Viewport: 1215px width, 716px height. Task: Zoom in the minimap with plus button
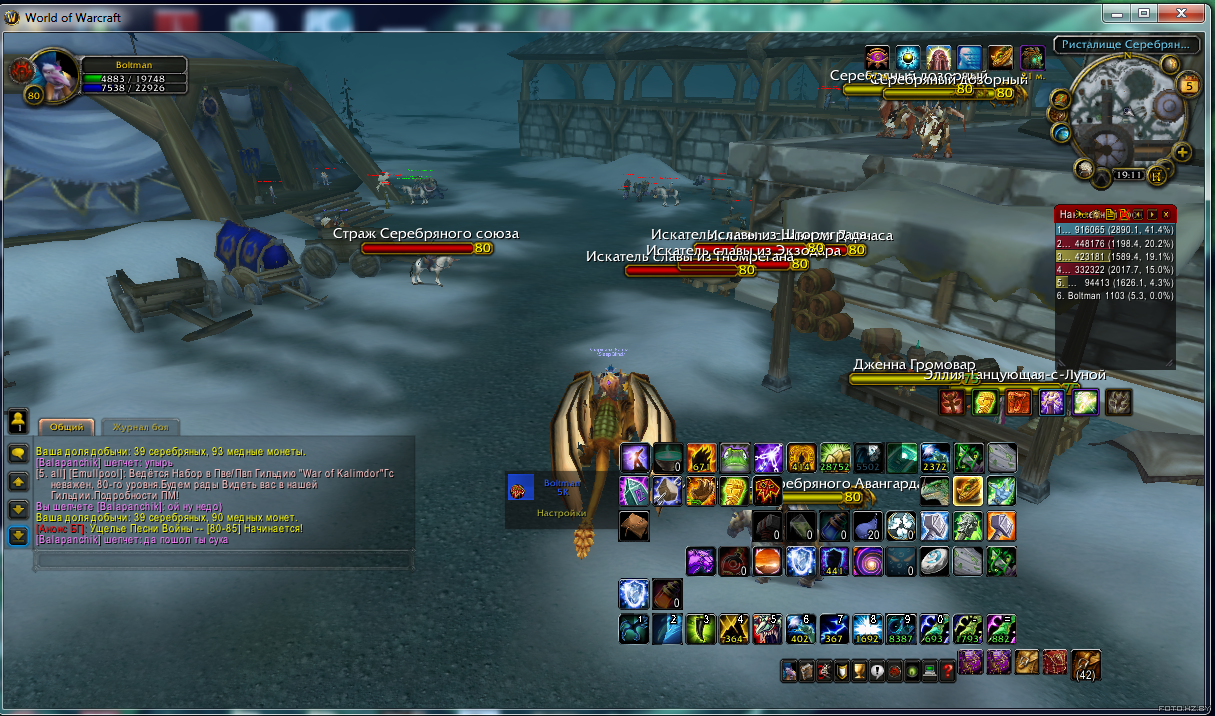(1183, 153)
